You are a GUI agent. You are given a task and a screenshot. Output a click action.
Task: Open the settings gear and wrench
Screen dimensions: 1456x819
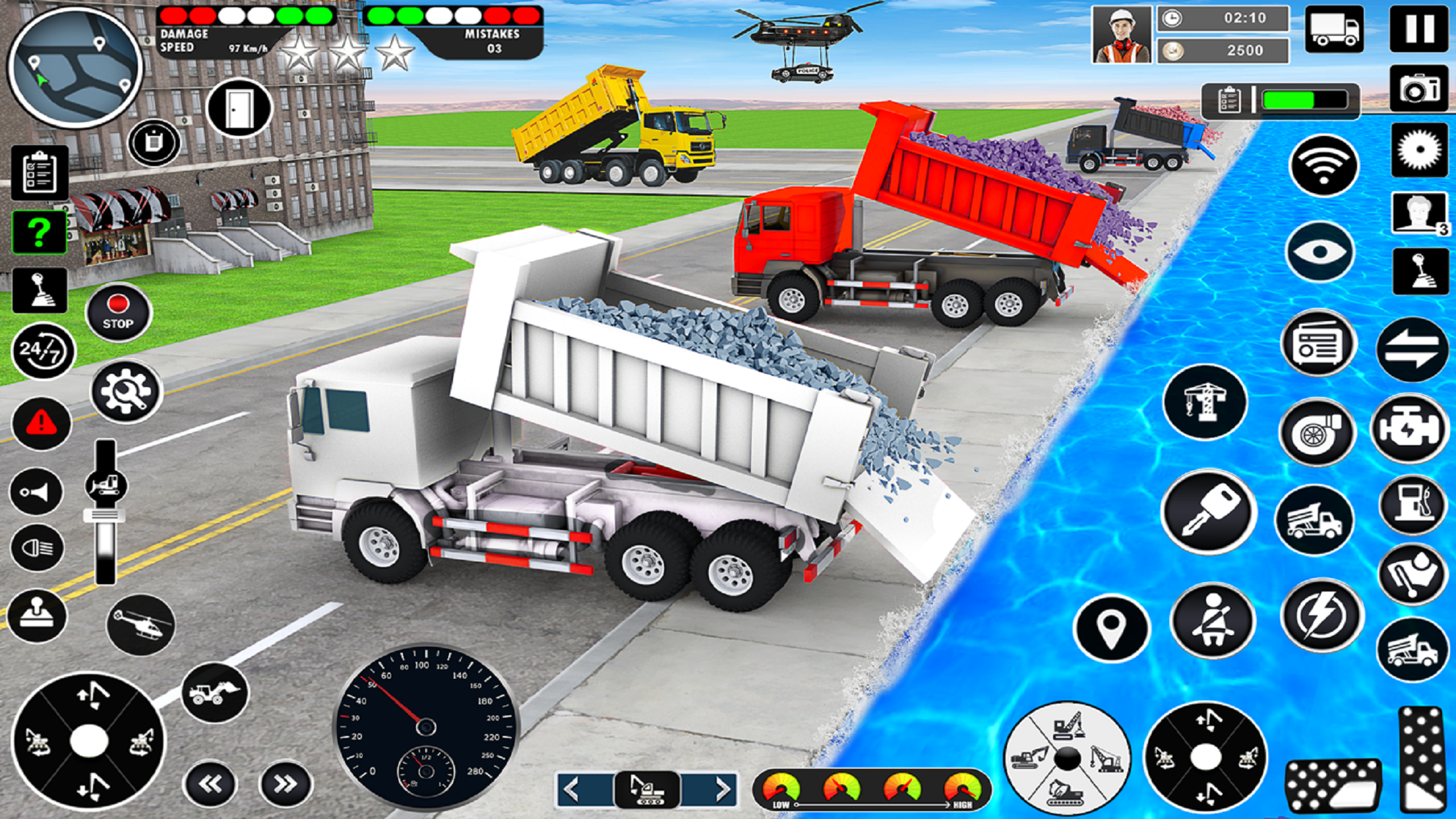pyautogui.click(x=125, y=392)
